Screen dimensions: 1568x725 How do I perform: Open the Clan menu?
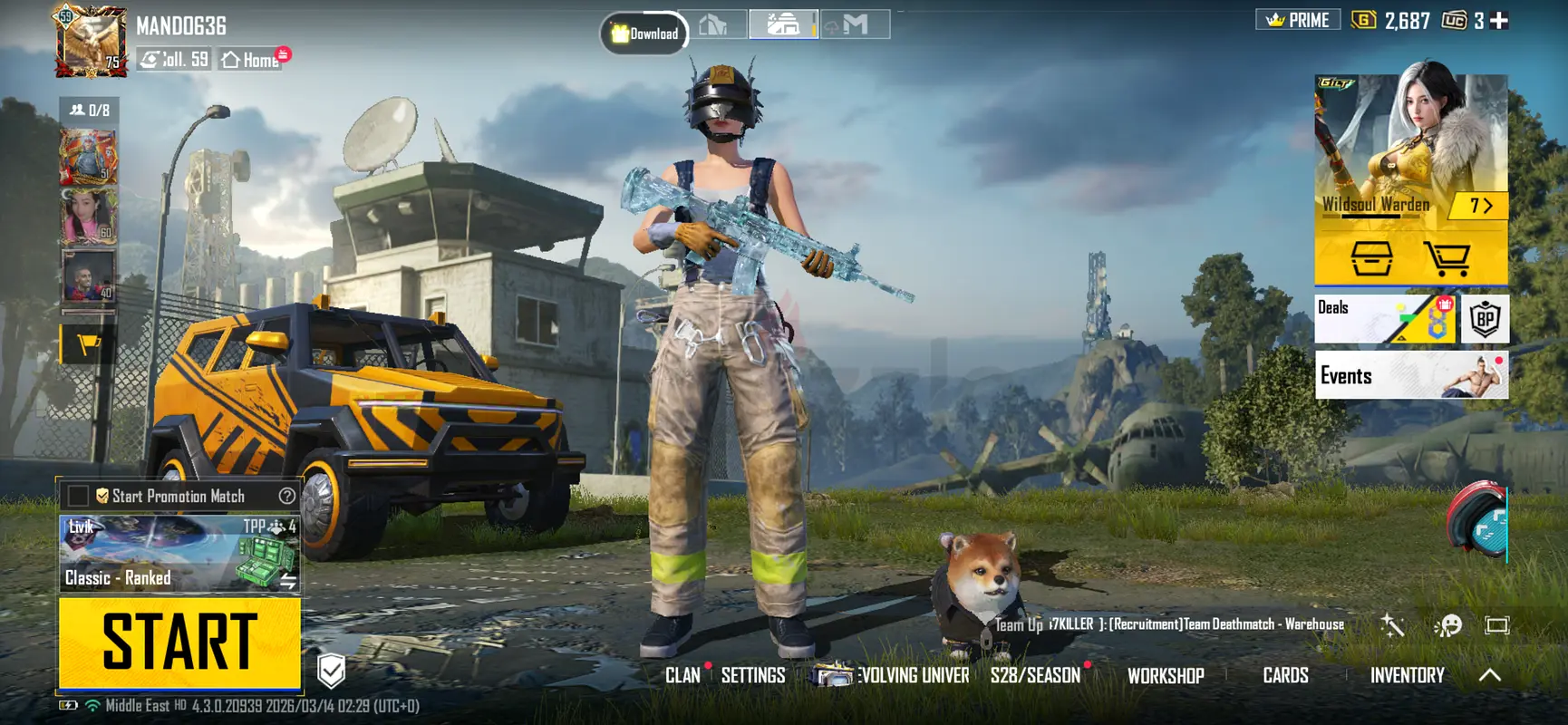tap(682, 675)
